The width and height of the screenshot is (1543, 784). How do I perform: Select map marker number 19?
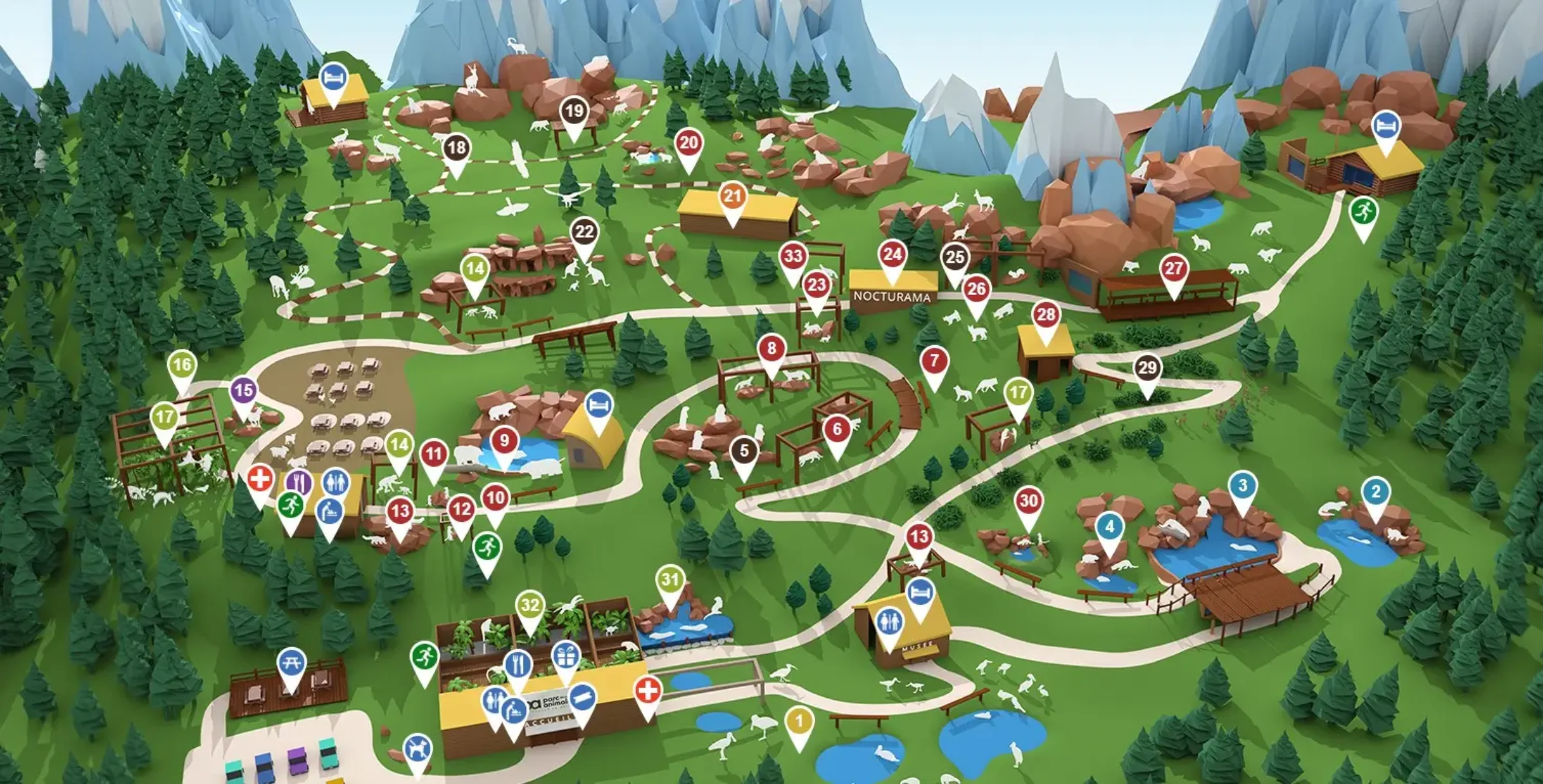[x=573, y=112]
